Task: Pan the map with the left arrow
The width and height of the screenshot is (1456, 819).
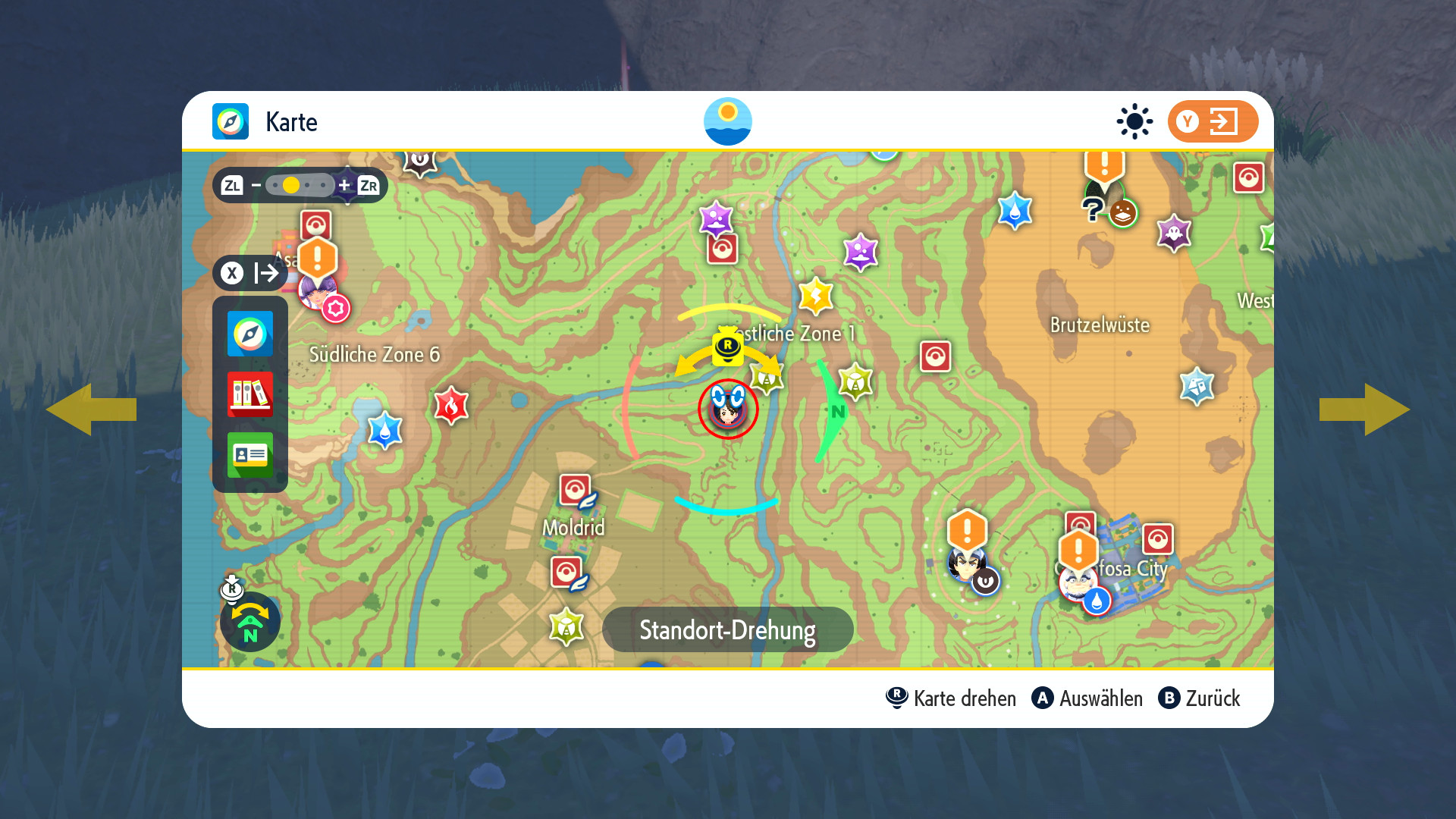Action: (91, 409)
